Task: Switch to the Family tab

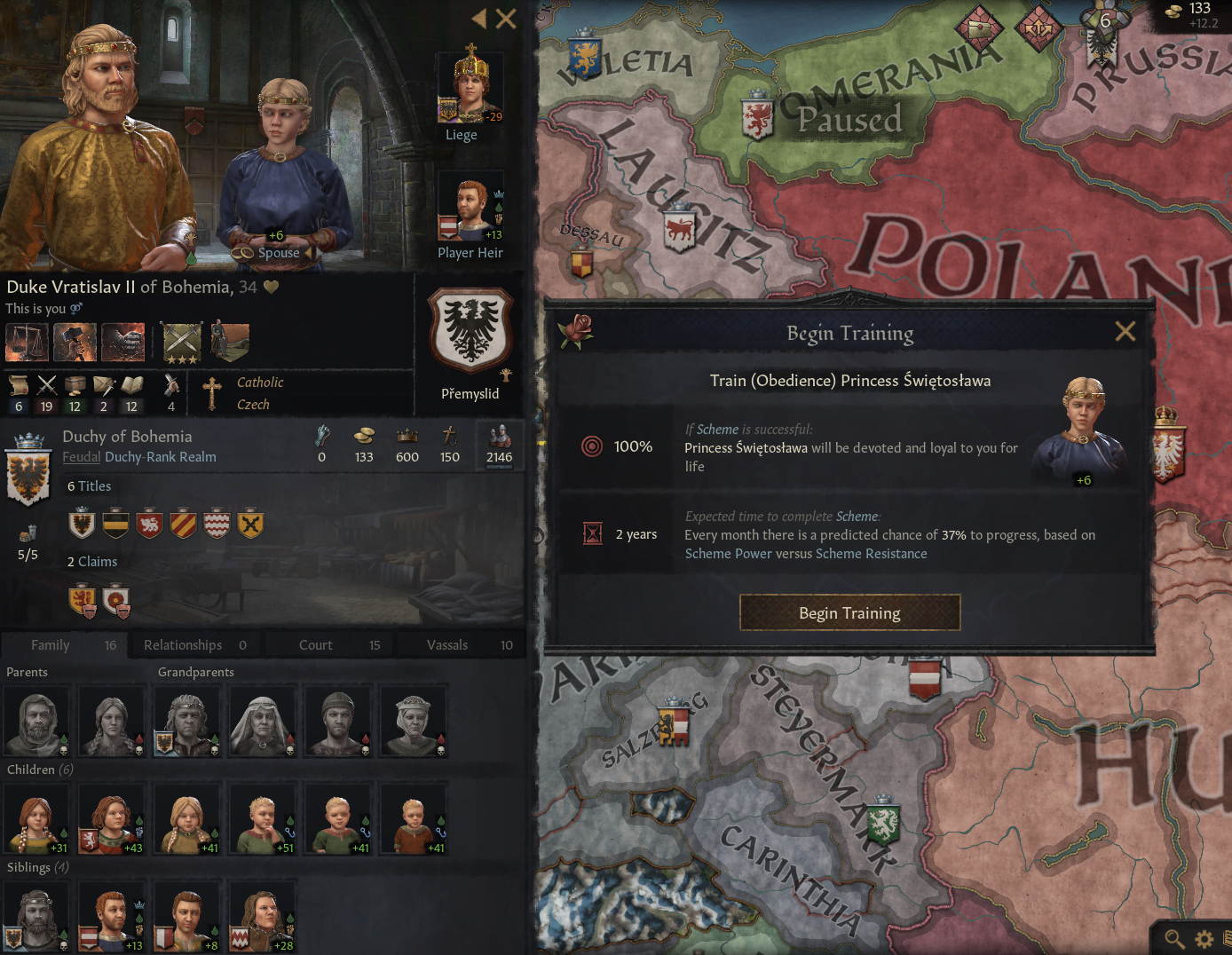Action: [51, 645]
